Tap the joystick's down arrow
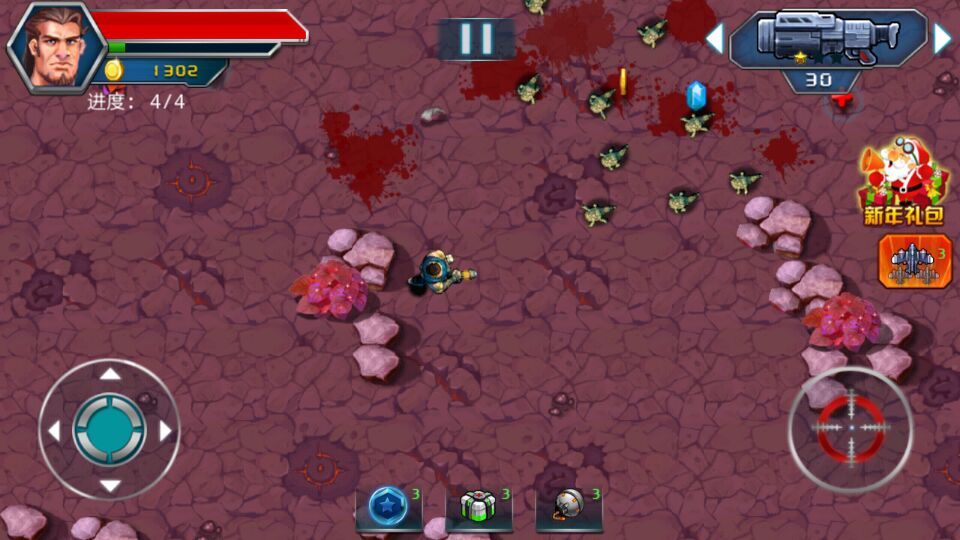Screen dimensions: 960x540 click(x=110, y=486)
